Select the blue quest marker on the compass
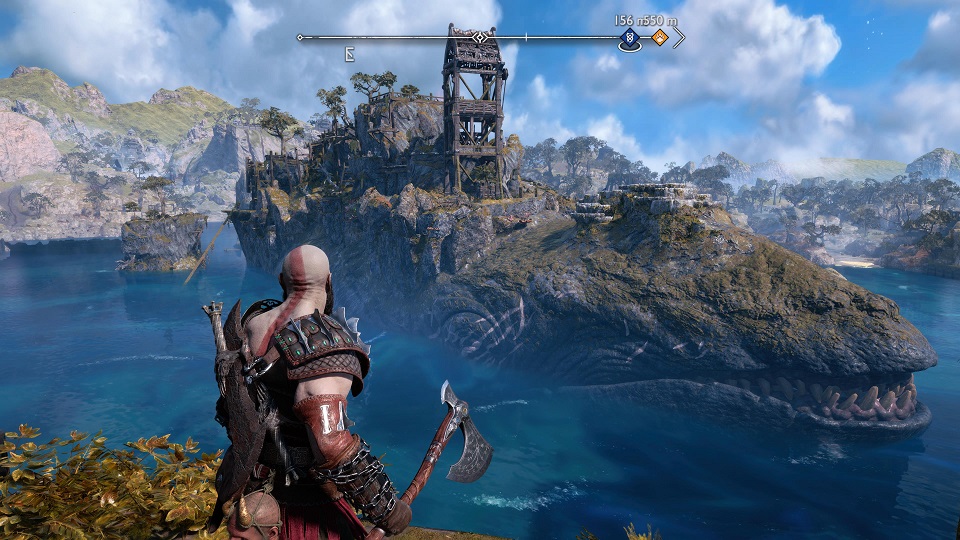 click(630, 39)
